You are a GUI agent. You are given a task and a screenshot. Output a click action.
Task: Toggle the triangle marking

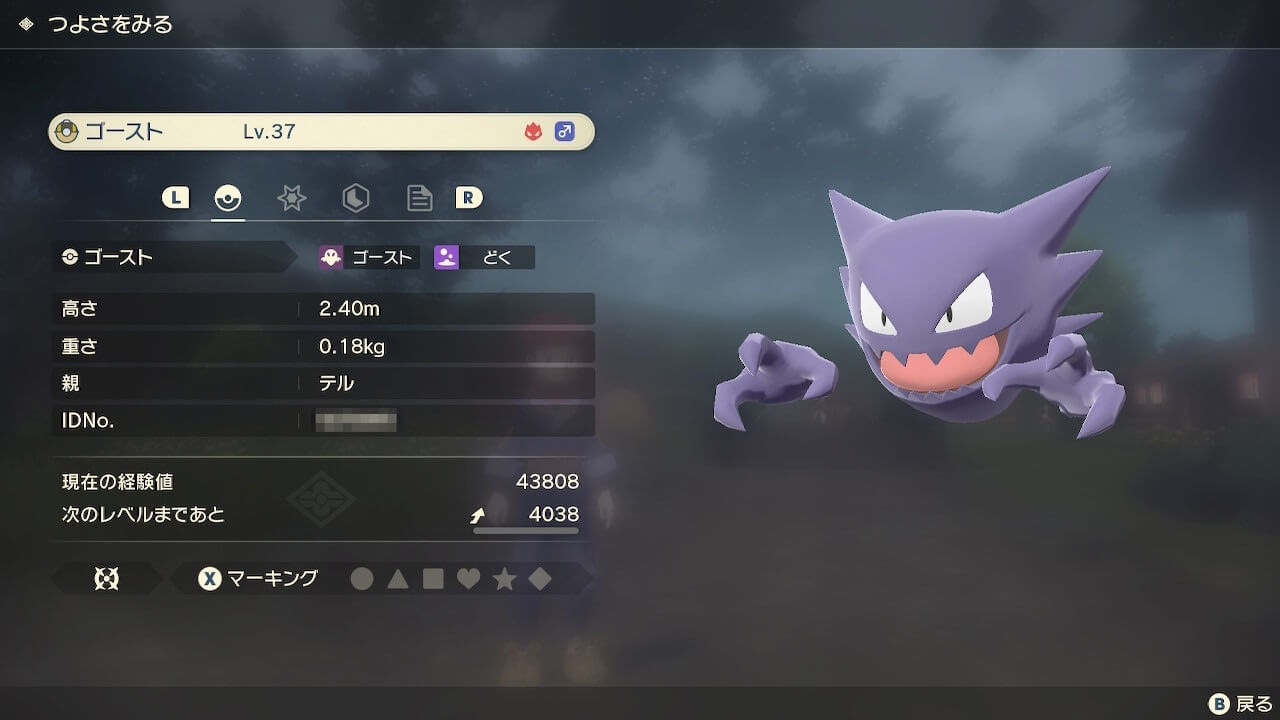click(398, 579)
